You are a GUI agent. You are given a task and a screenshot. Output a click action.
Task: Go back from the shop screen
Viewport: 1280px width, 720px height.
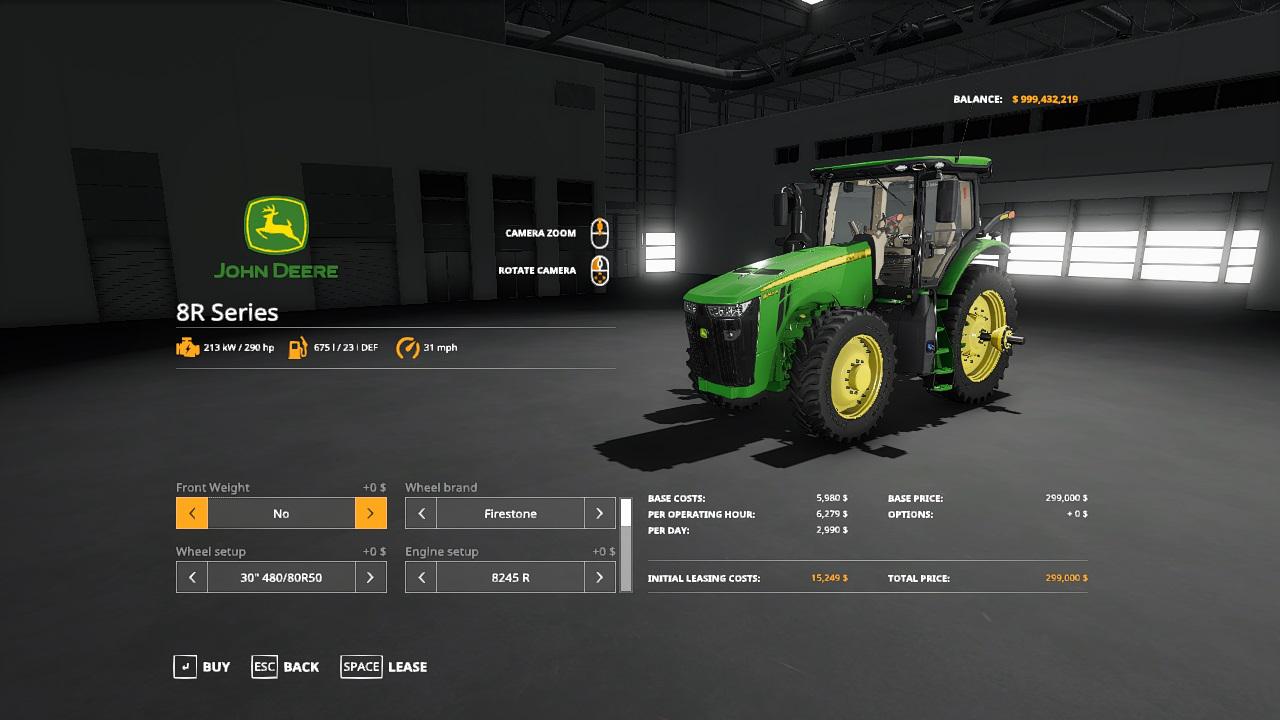(285, 667)
